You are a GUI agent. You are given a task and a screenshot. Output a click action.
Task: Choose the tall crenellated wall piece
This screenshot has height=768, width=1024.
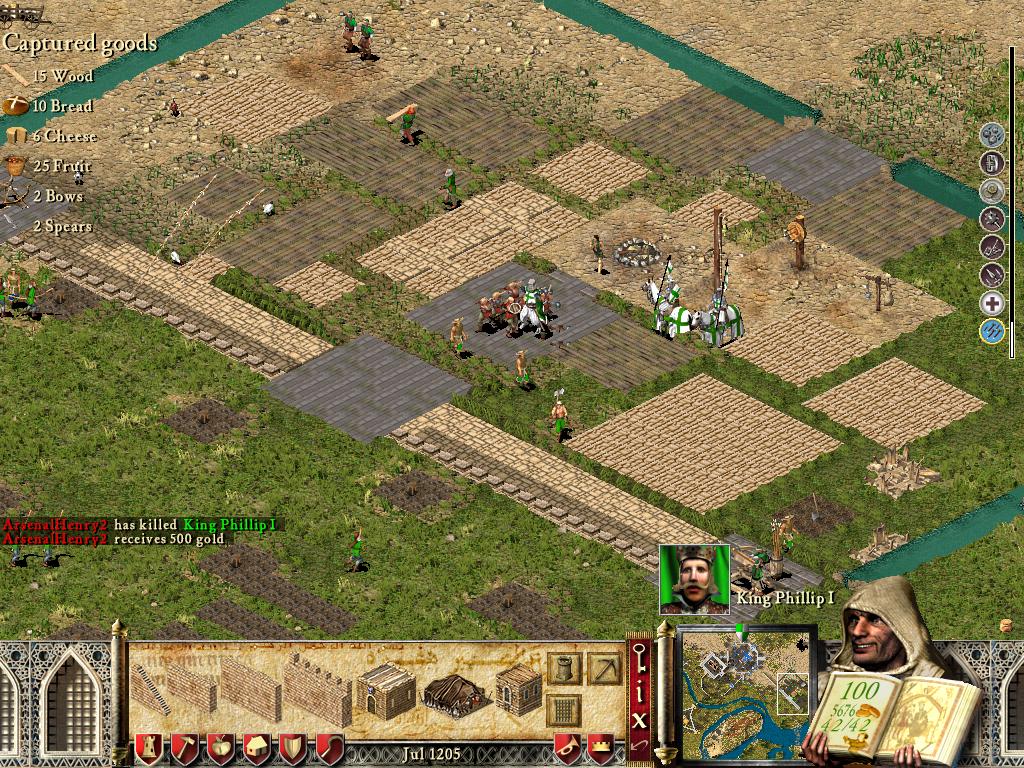[318, 688]
